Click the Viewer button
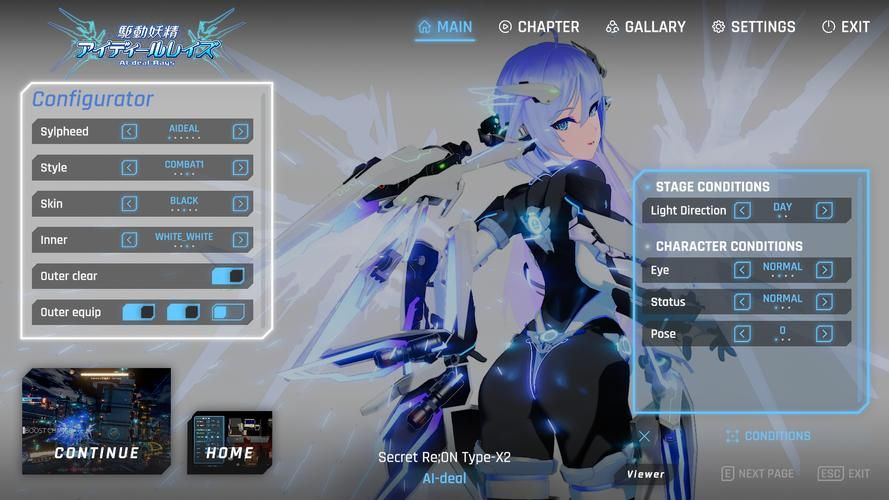This screenshot has width=889, height=500. [645, 474]
